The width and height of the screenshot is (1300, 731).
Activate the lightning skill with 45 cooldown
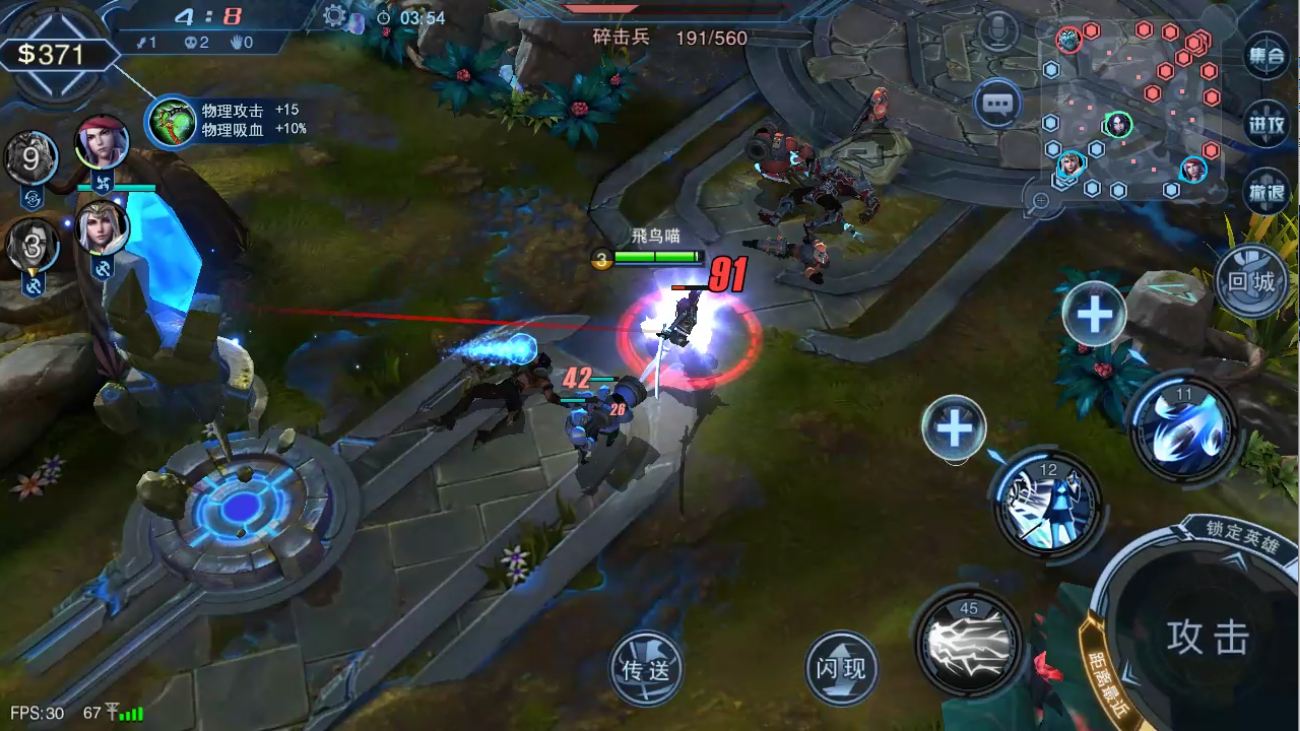968,642
